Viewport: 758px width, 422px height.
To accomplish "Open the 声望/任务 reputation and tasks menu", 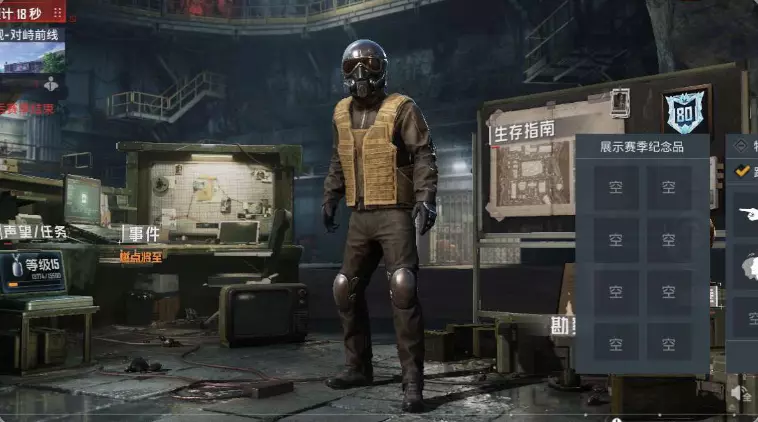I will tap(34, 232).
